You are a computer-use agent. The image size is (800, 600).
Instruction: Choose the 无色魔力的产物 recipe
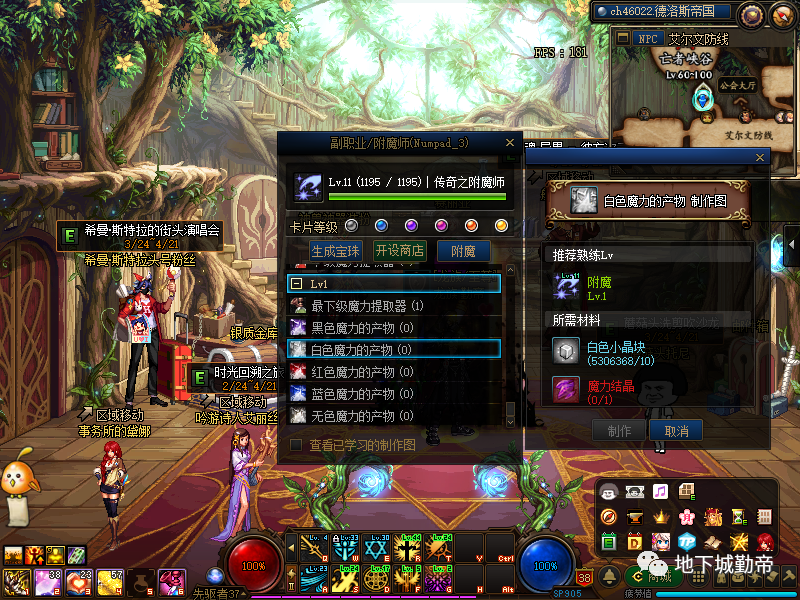click(x=361, y=416)
